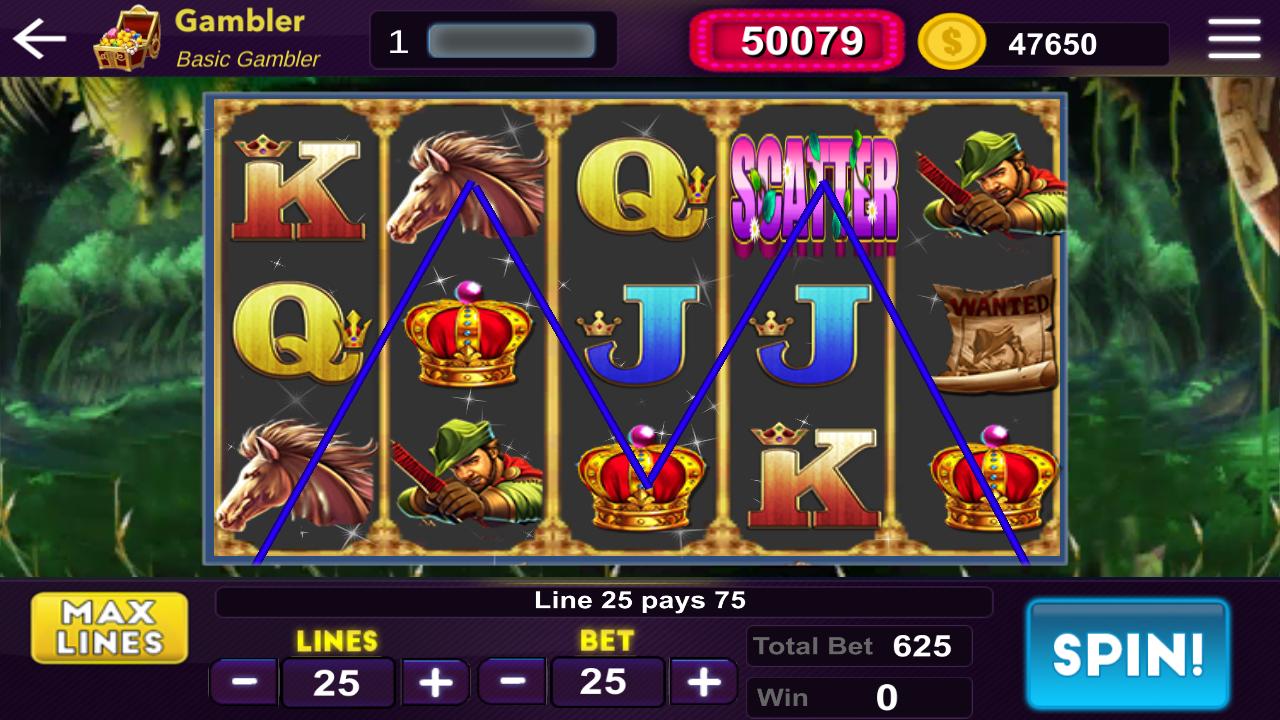The width and height of the screenshot is (1280, 720).
Task: Open the hamburger menu
Action: [1235, 38]
